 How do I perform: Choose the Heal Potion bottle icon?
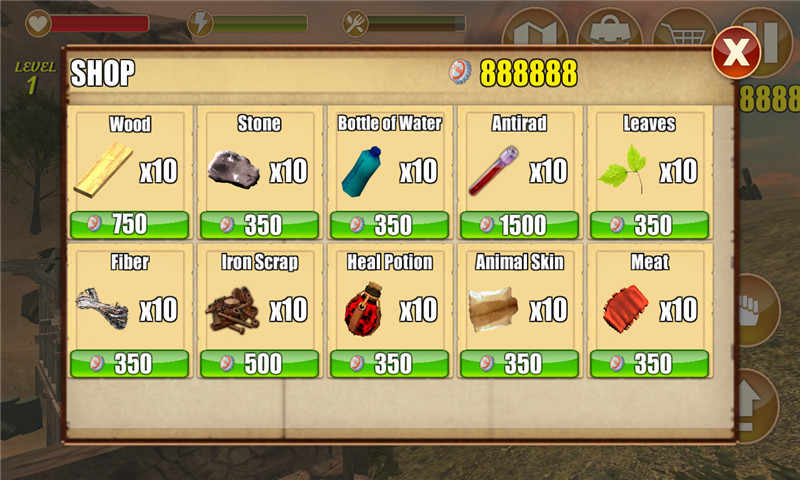363,309
